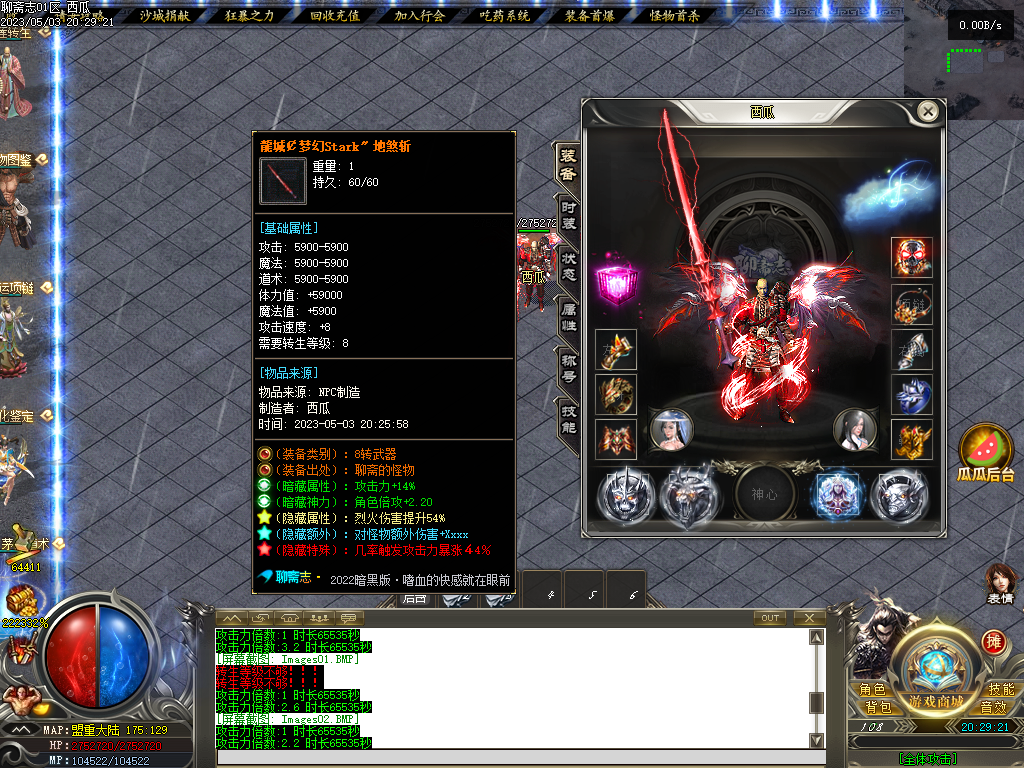The width and height of the screenshot is (1024, 768).
Task: Open the 背包 bag
Action: [x=872, y=707]
